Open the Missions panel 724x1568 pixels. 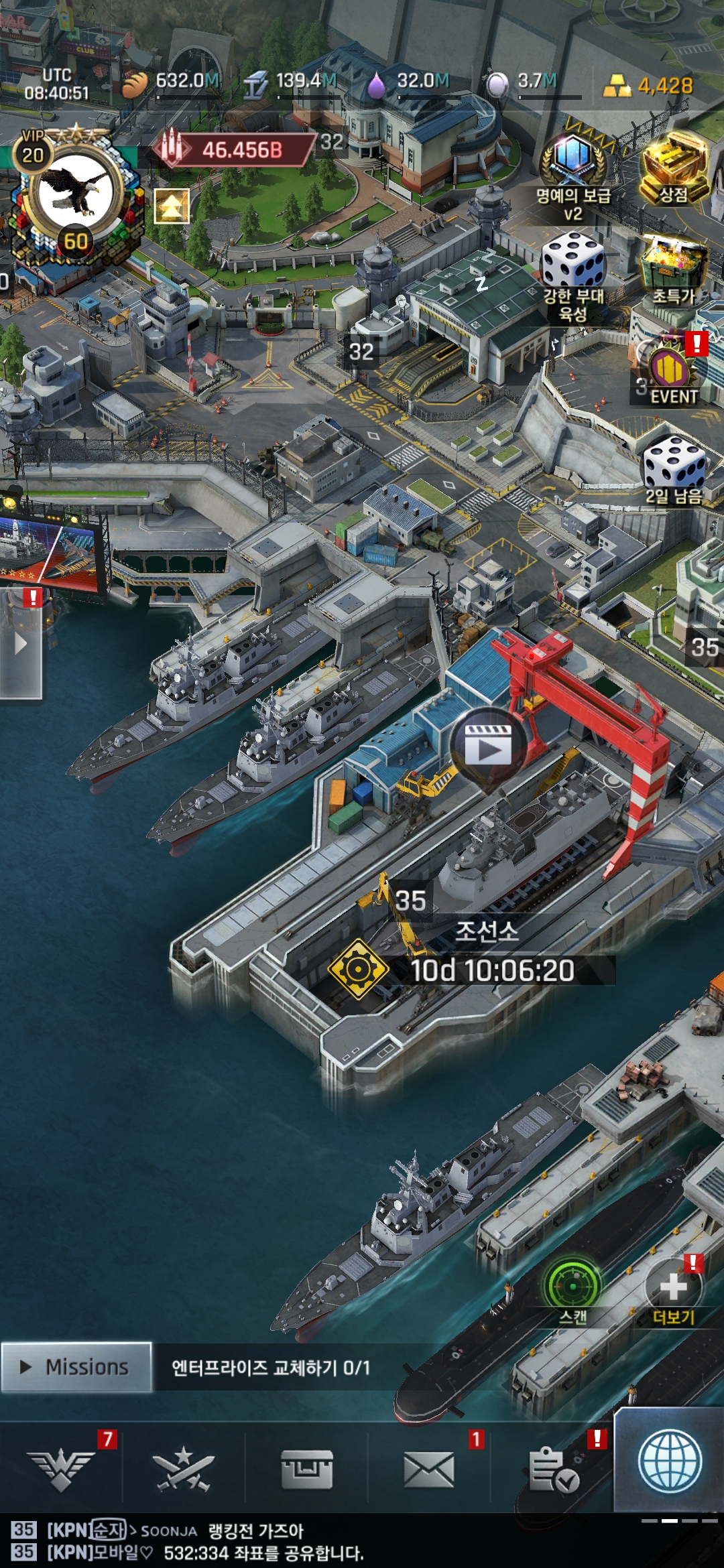[x=76, y=1367]
